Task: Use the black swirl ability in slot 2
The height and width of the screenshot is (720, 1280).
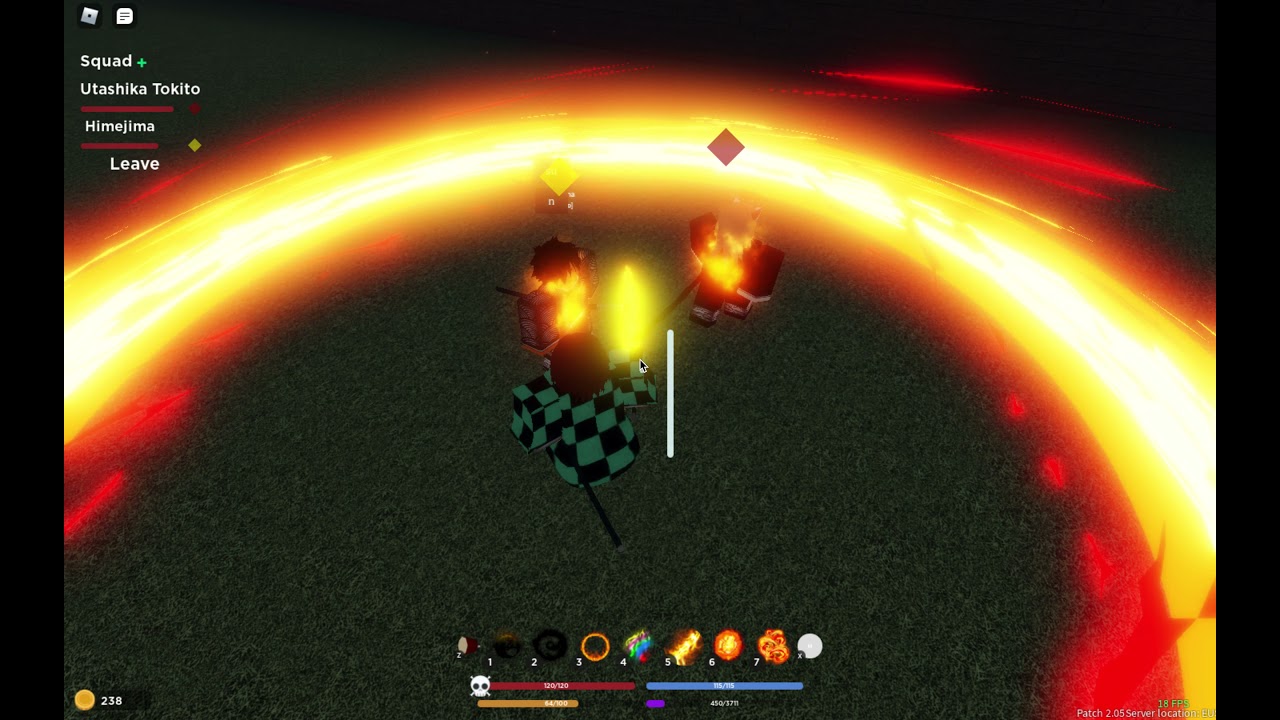Action: pyautogui.click(x=550, y=647)
